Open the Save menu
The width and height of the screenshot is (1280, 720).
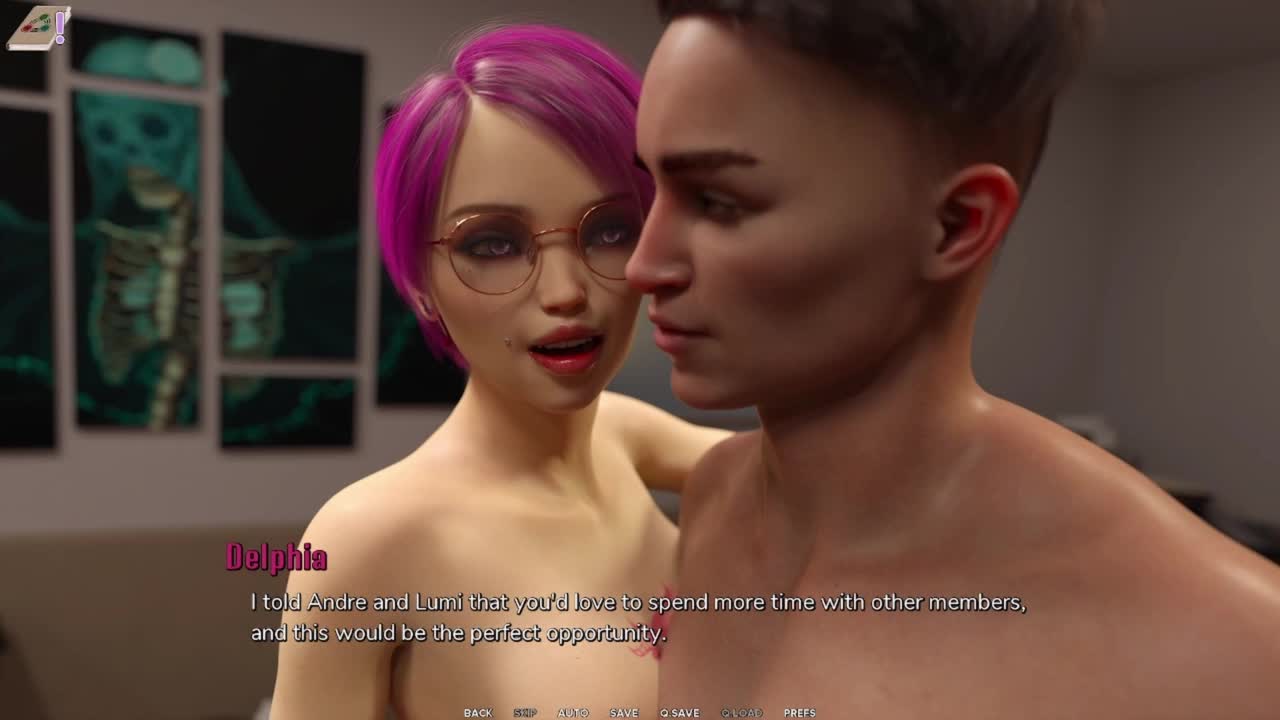(624, 712)
